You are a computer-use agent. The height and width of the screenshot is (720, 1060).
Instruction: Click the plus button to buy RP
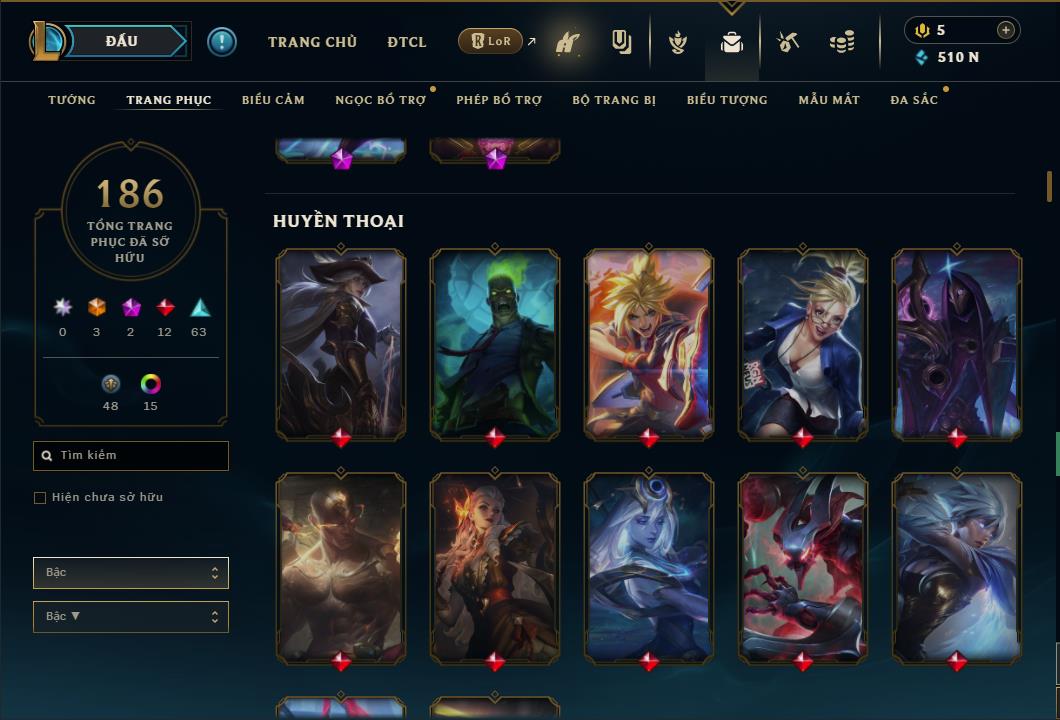[1006, 30]
